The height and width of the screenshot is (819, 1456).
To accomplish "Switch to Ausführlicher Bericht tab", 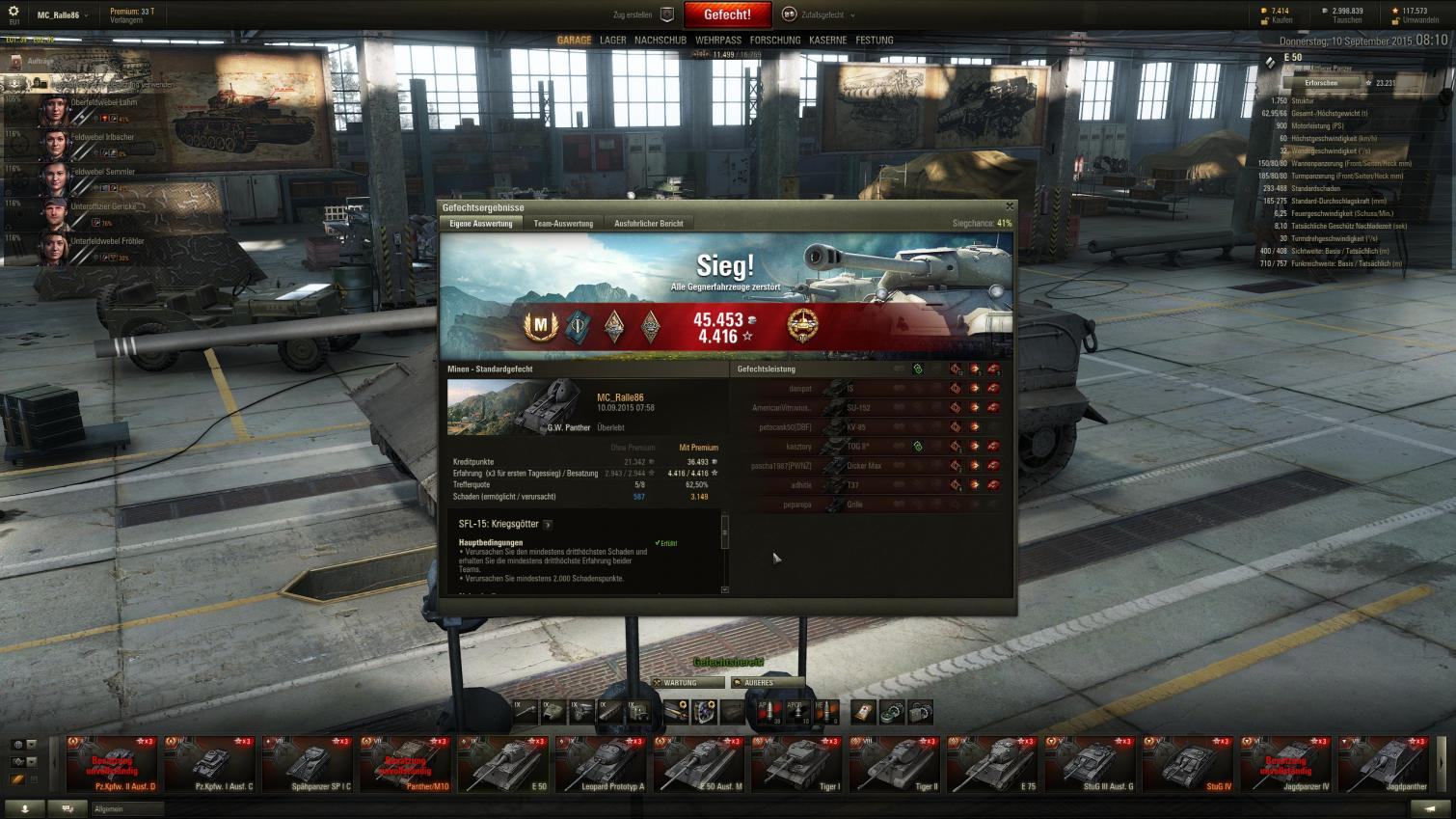I will coord(648,224).
